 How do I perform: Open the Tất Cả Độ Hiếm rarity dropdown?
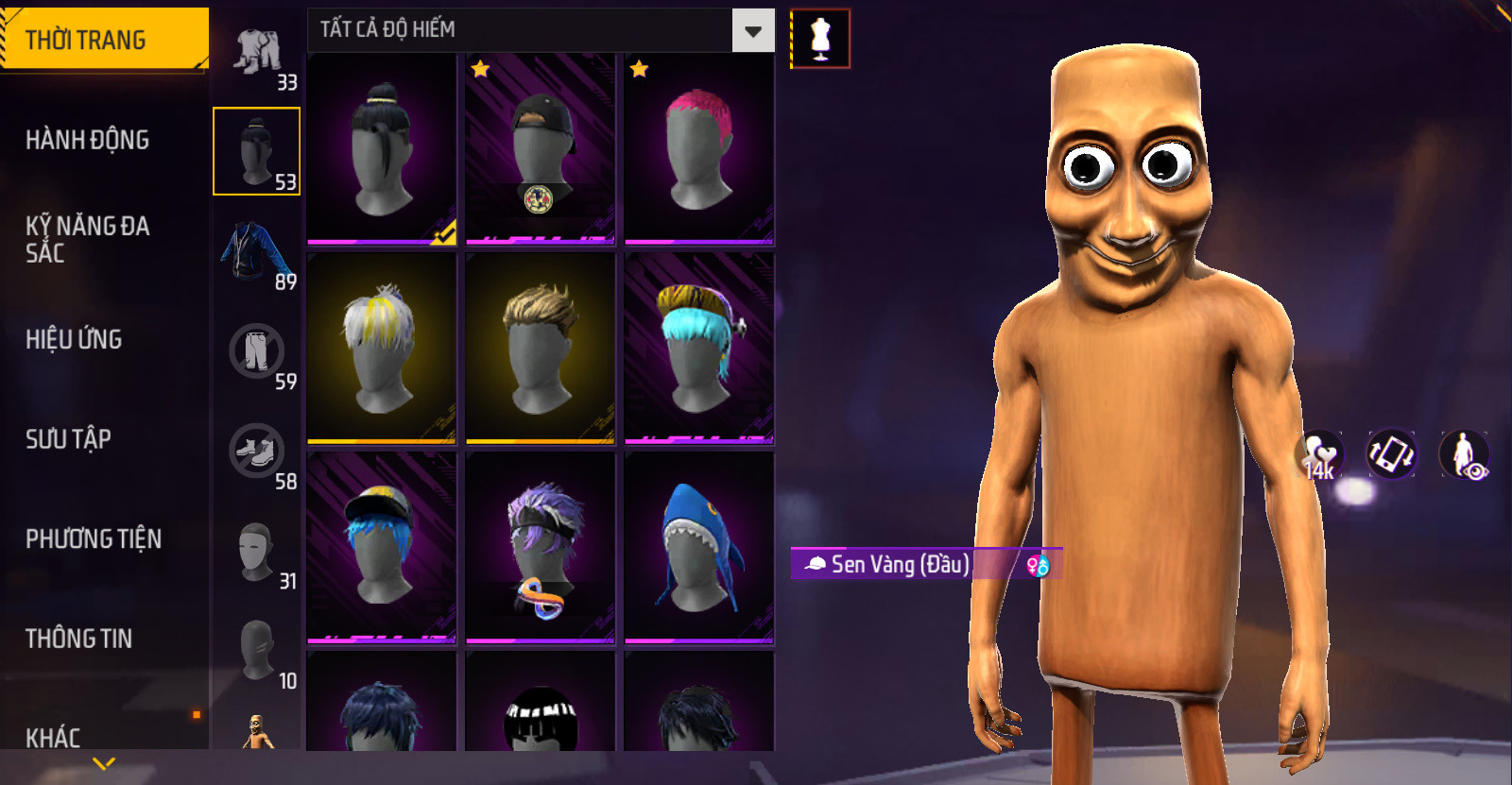[x=753, y=31]
